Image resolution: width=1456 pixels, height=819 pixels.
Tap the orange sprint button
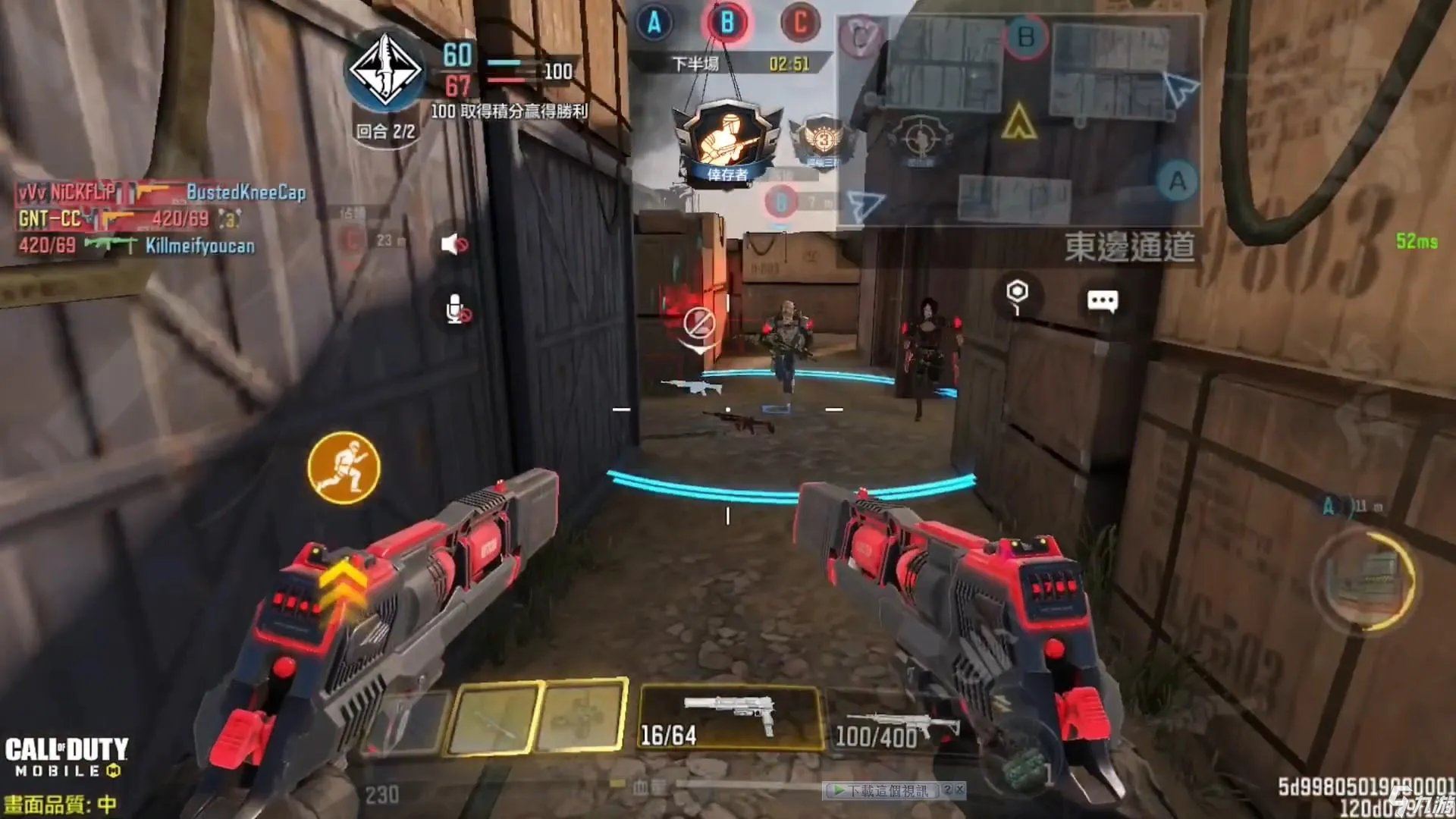point(344,468)
